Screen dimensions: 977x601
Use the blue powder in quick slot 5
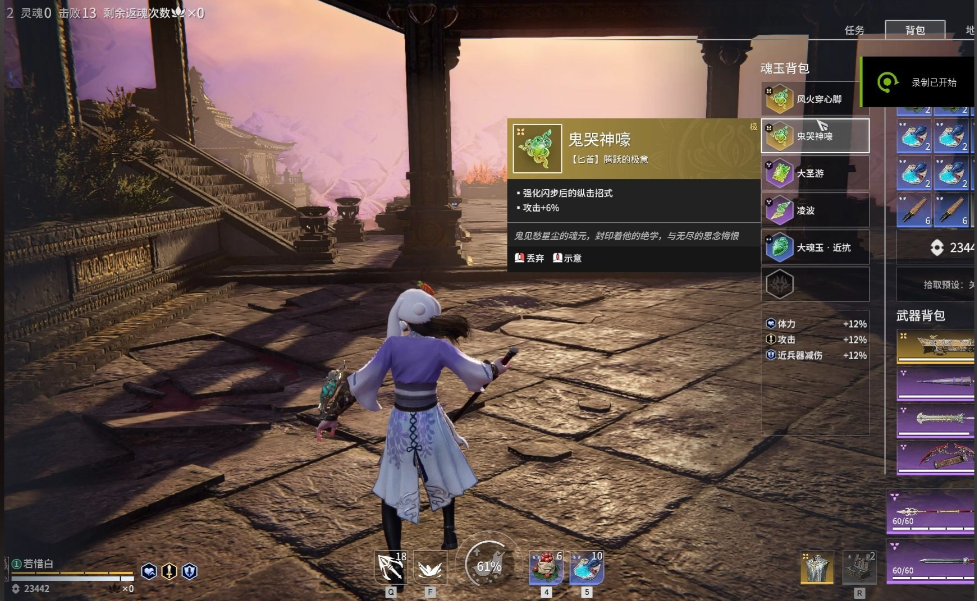(587, 567)
